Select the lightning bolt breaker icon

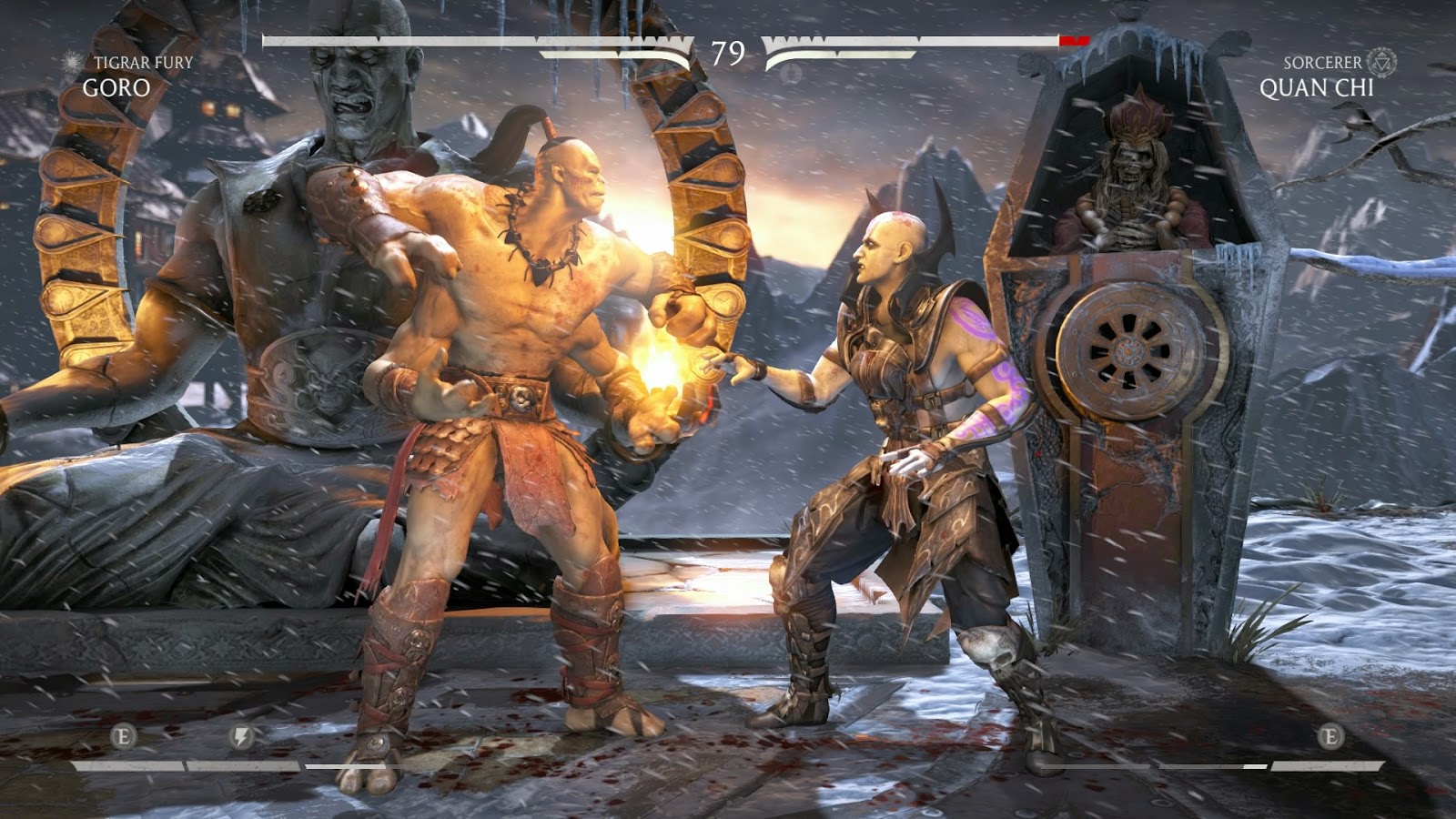coord(241,736)
